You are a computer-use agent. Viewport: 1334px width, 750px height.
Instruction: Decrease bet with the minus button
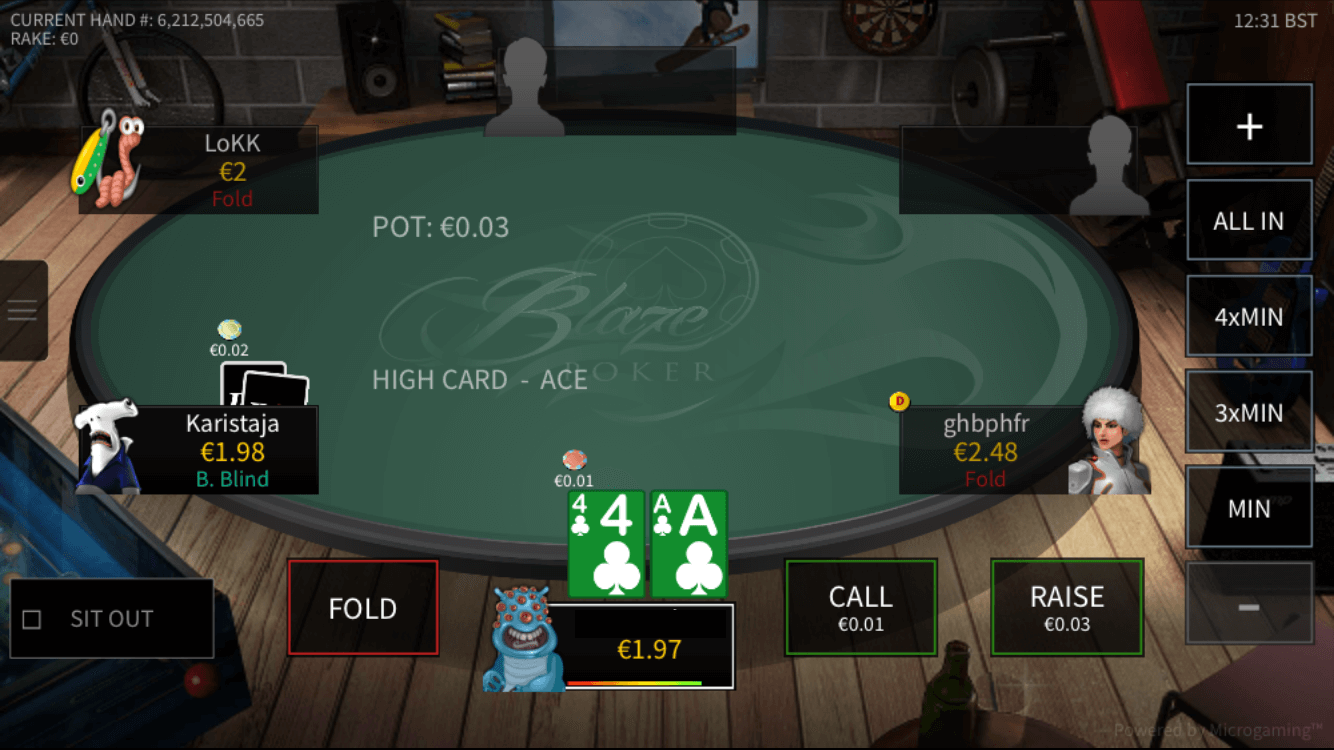(x=1248, y=604)
